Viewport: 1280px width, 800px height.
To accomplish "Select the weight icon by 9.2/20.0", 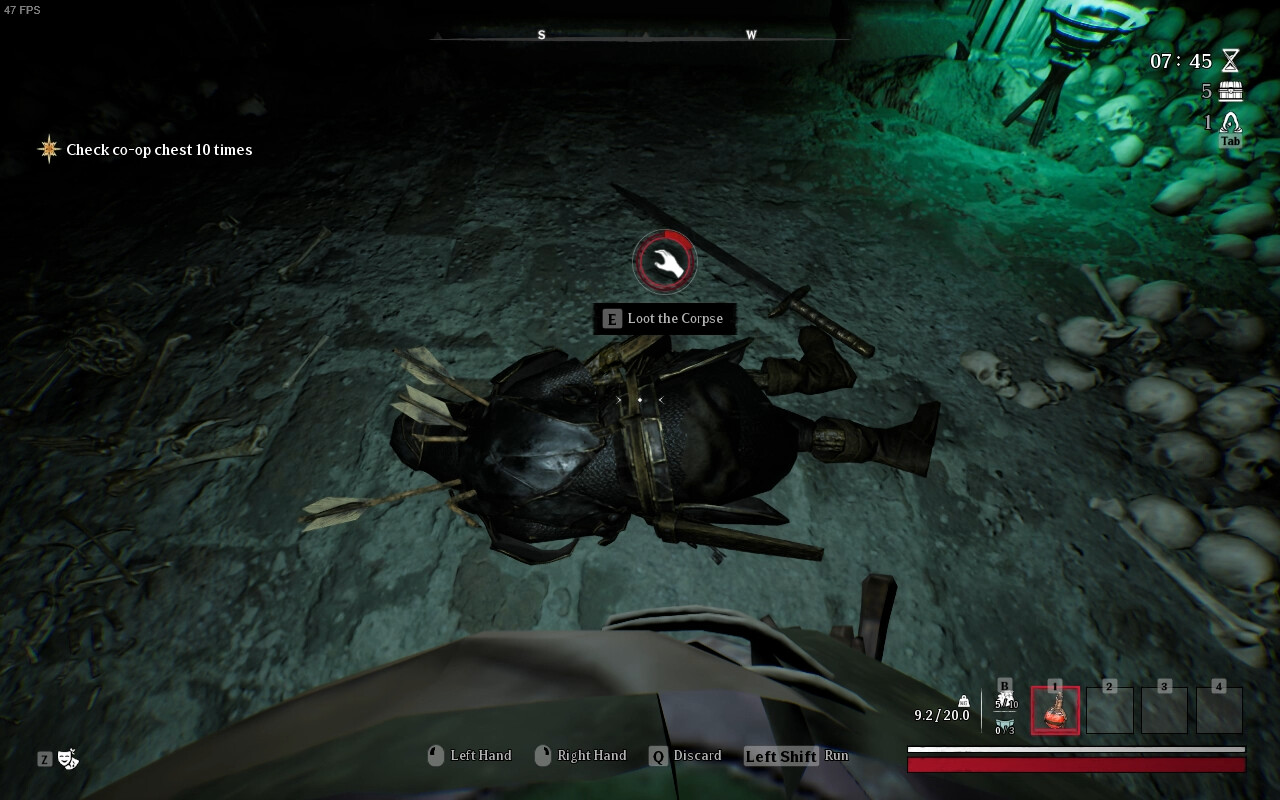I will coord(963,703).
